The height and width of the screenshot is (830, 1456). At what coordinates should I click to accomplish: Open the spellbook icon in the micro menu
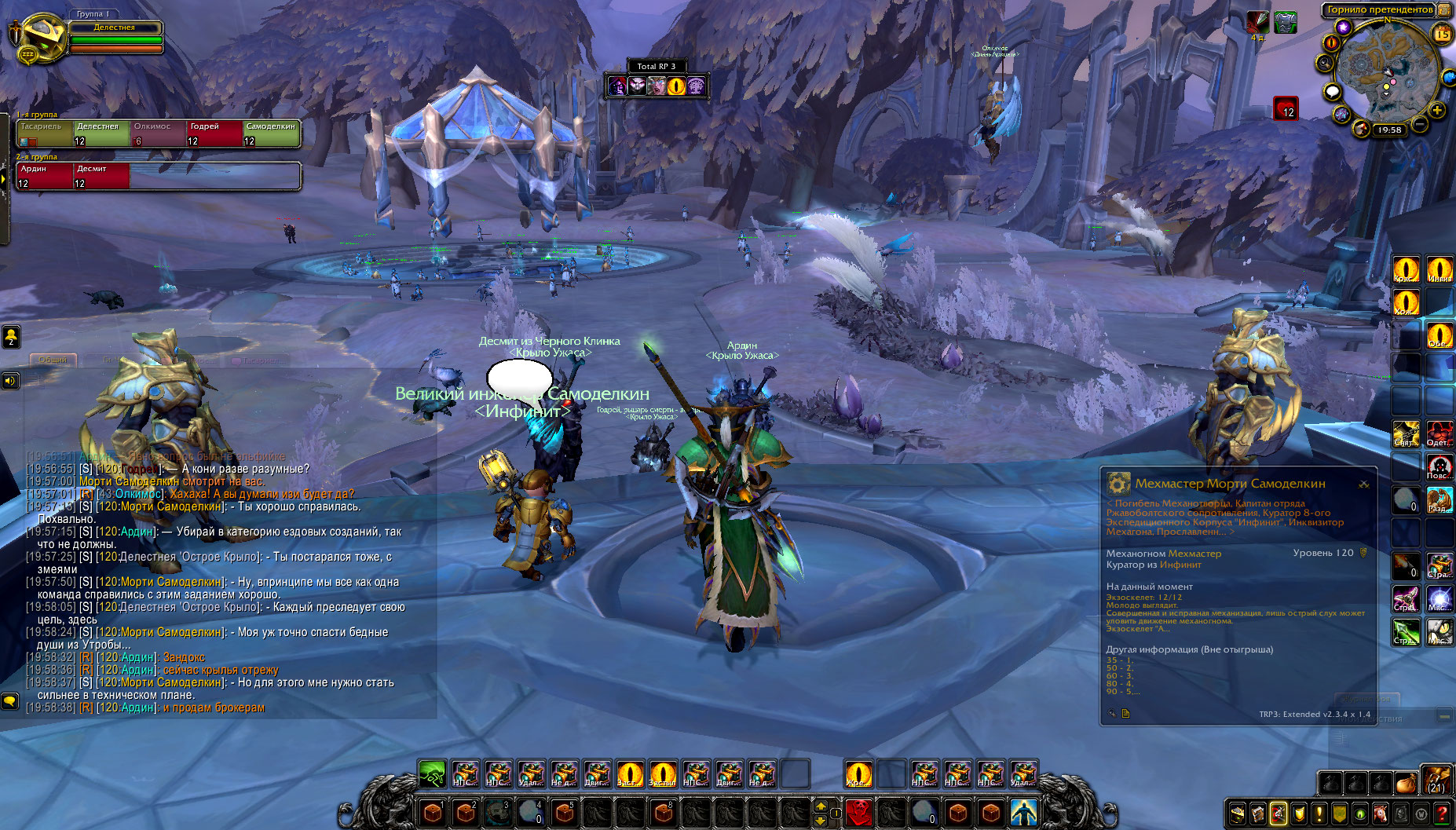(x=1258, y=814)
